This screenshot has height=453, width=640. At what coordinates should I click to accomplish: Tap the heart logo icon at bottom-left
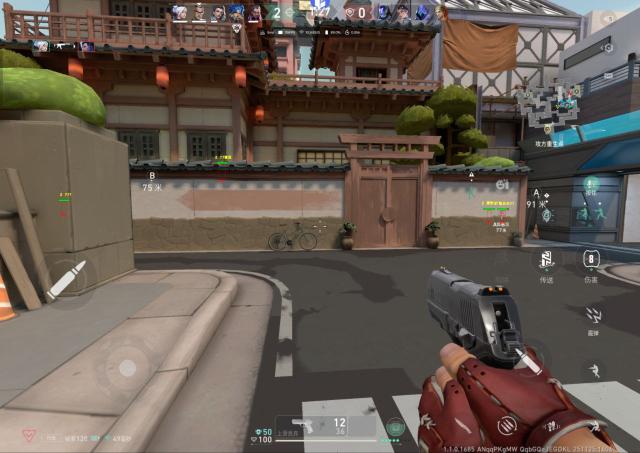point(29,437)
